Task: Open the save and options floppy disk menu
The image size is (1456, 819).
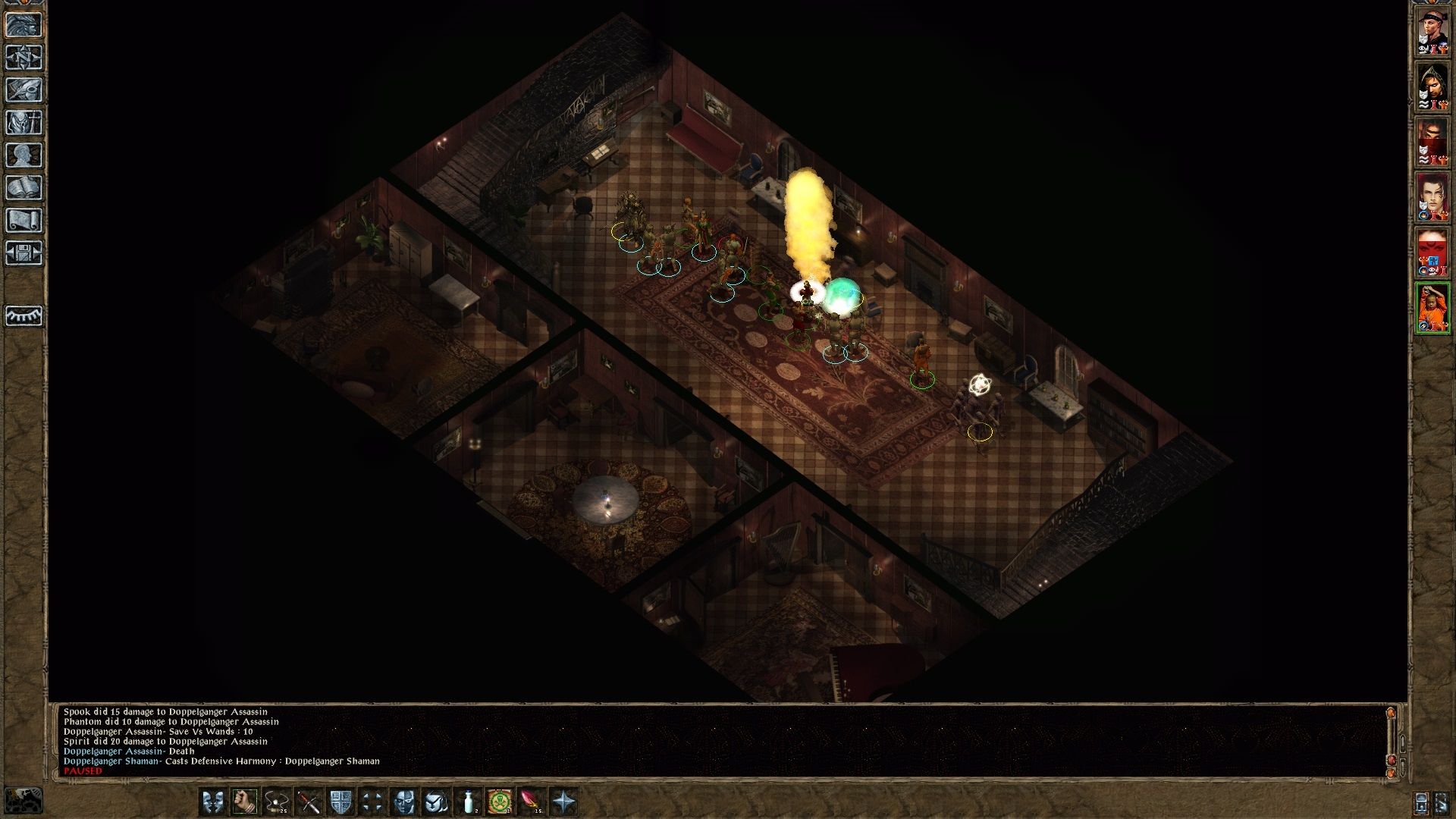Action: tap(24, 253)
